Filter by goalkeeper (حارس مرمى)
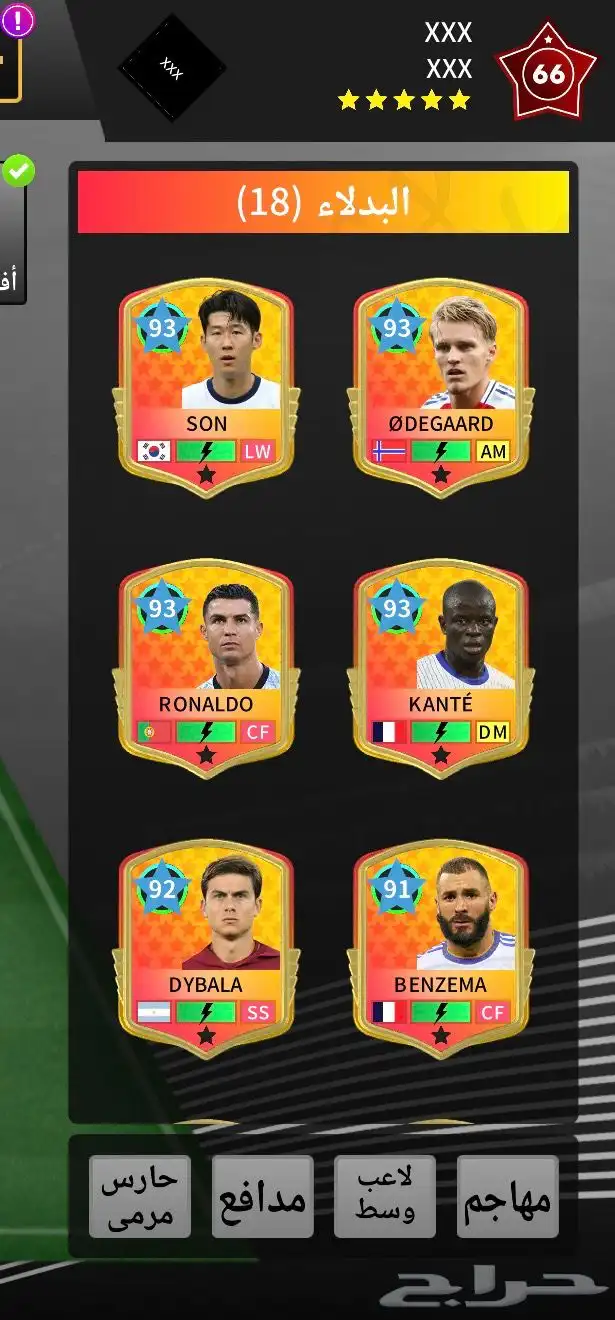 click(x=139, y=1197)
